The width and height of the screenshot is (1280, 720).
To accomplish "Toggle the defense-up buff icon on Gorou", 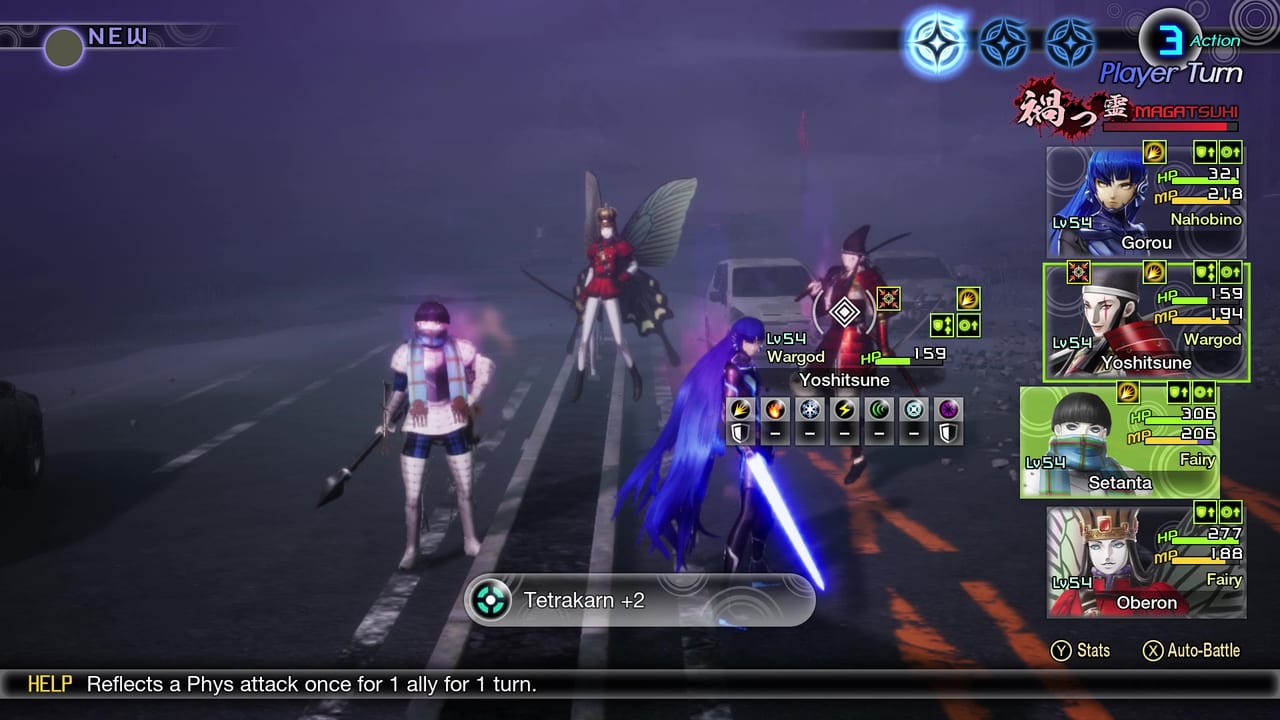I will point(1203,152).
